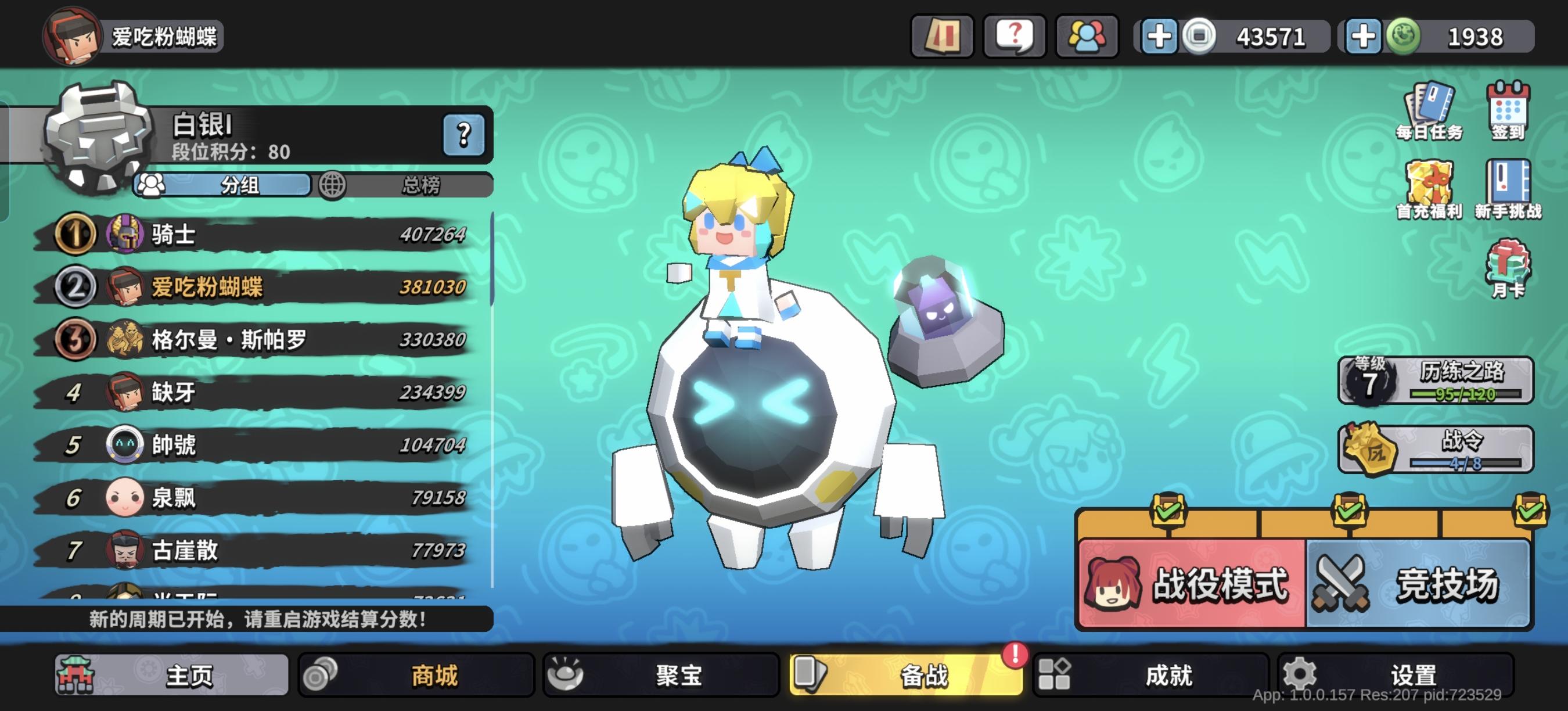Switch to the 总榜 leaderboard tab
Screen dimensions: 1568x711
(420, 186)
